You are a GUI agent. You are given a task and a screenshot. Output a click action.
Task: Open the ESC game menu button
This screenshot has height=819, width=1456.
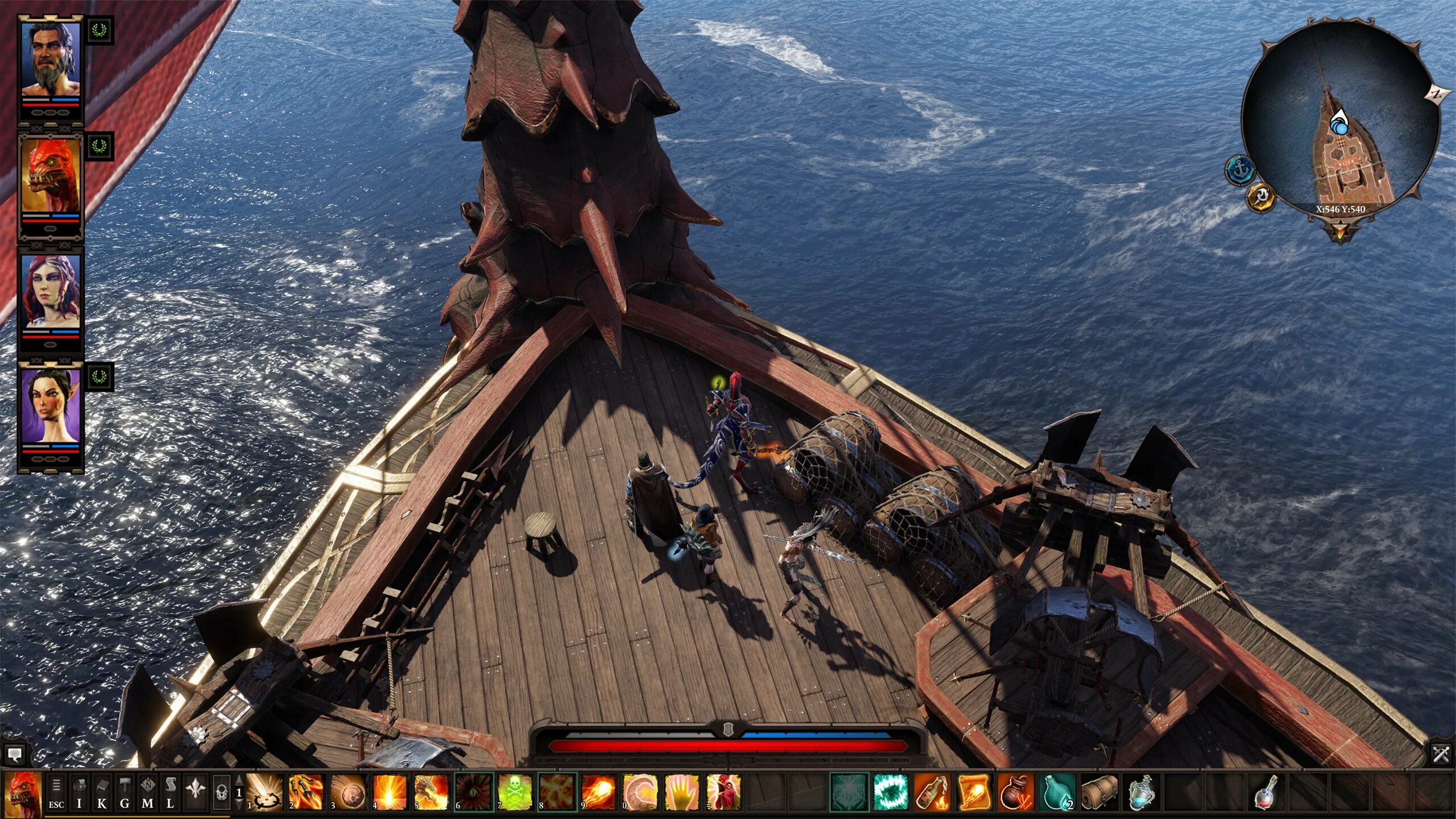click(x=56, y=792)
